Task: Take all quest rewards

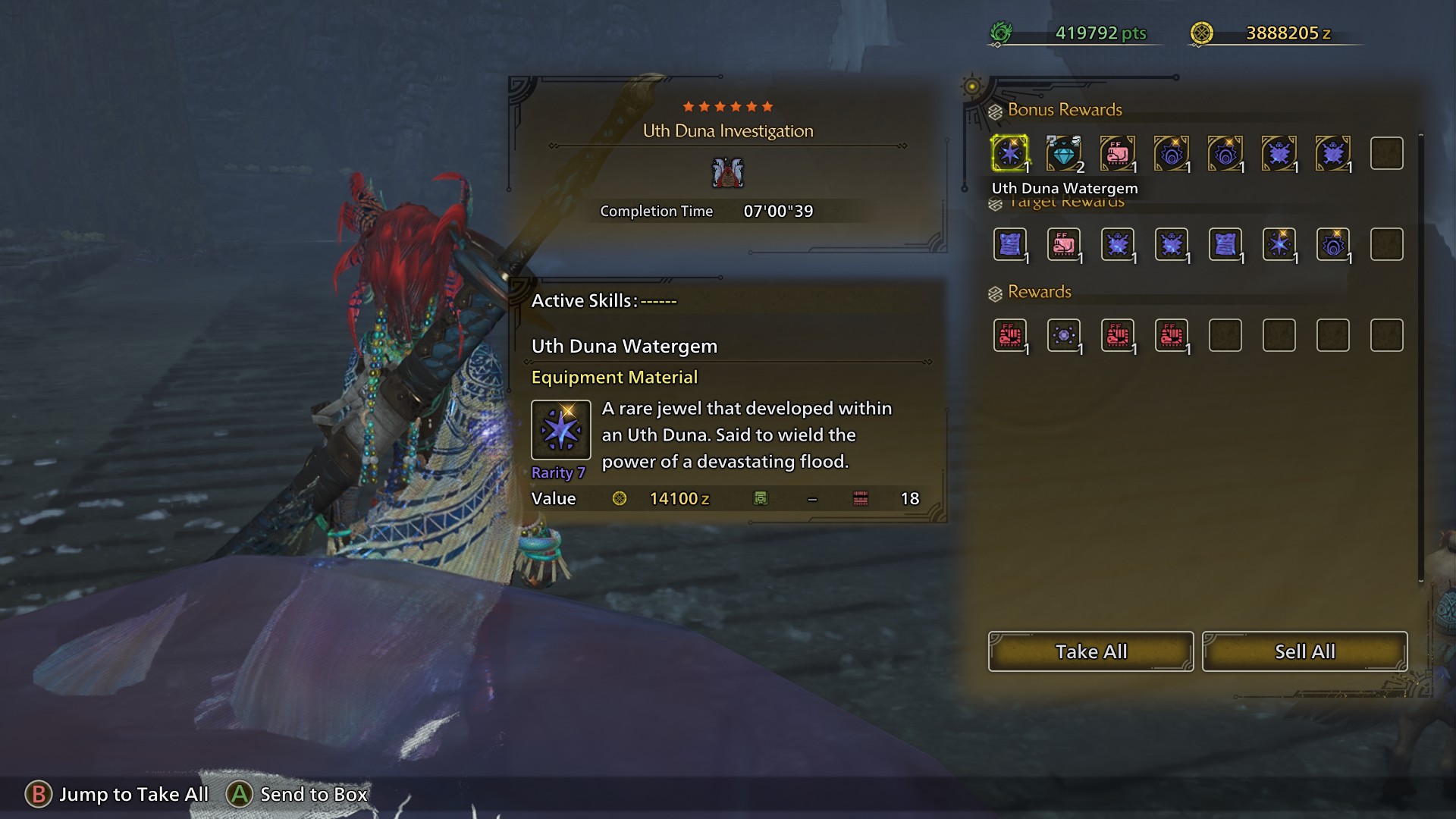Action: (x=1090, y=651)
